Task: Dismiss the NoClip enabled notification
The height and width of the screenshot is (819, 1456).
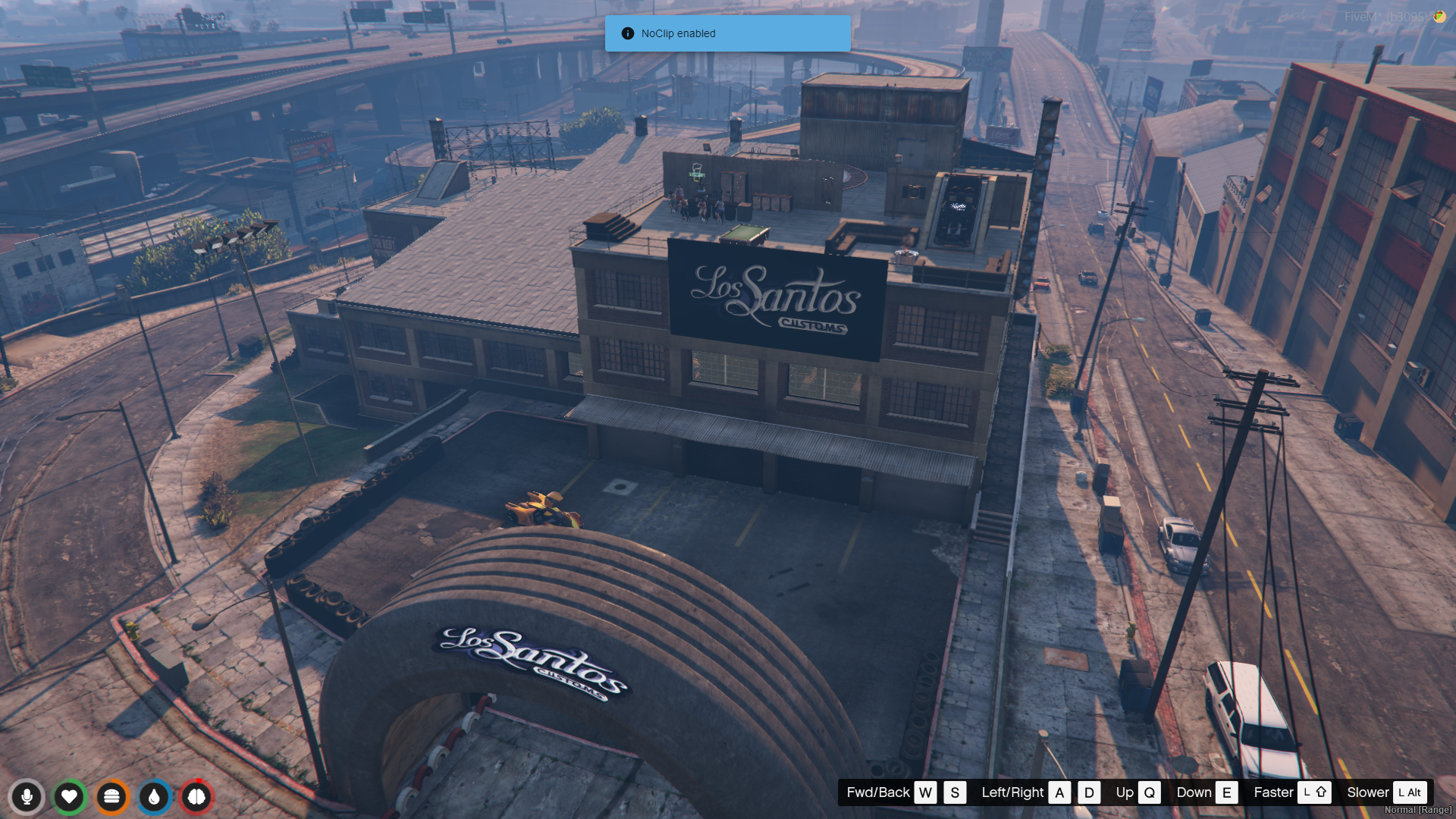Action: click(x=727, y=33)
